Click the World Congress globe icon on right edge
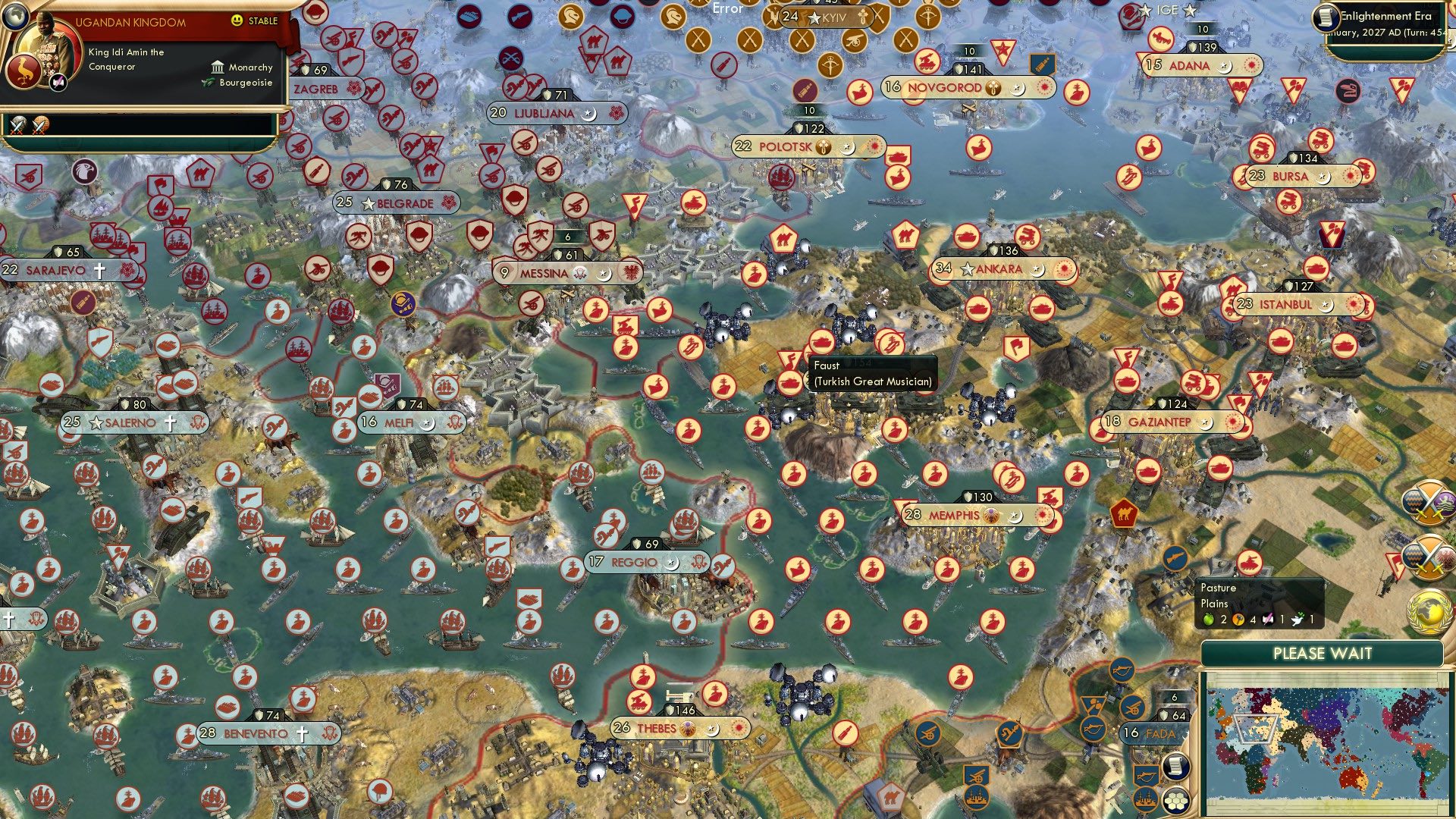1456x819 pixels. pos(1429,610)
